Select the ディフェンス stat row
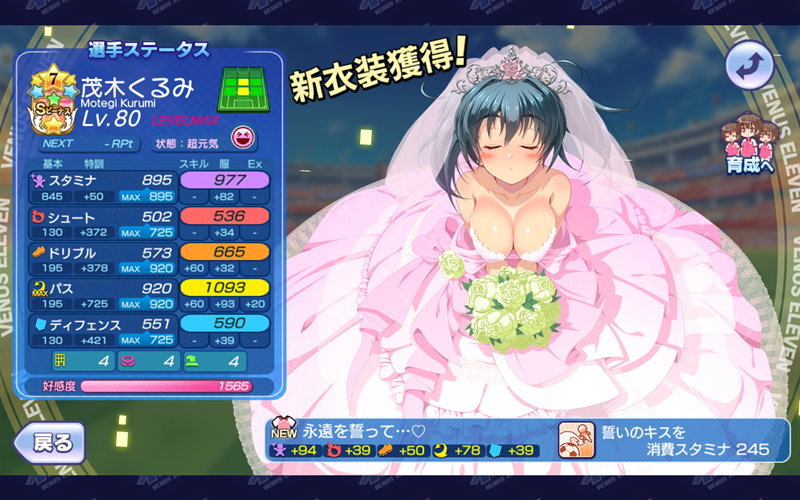Viewport: 800px width, 500px height. pos(150,332)
